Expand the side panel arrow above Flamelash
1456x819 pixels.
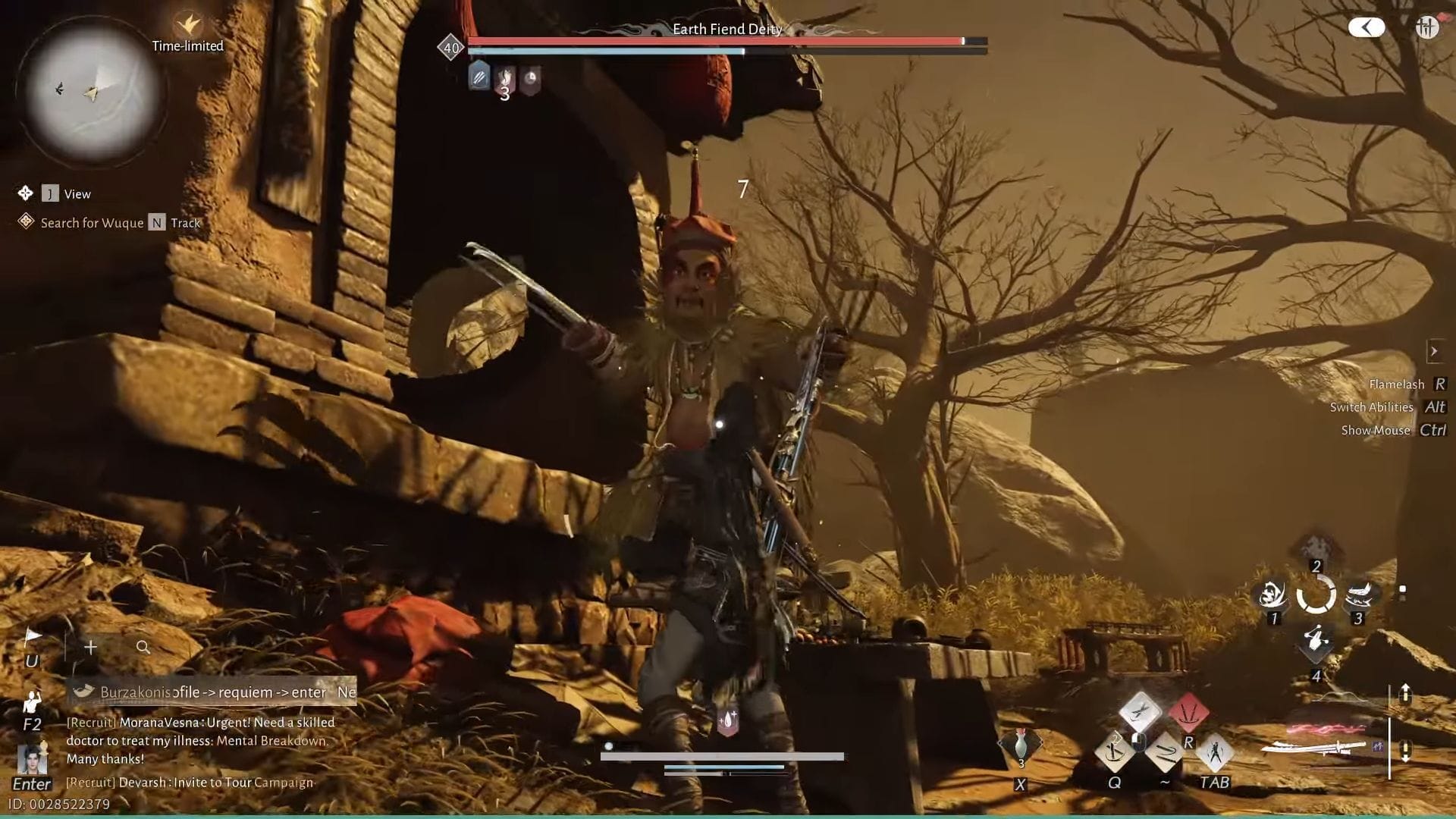pos(1433,351)
